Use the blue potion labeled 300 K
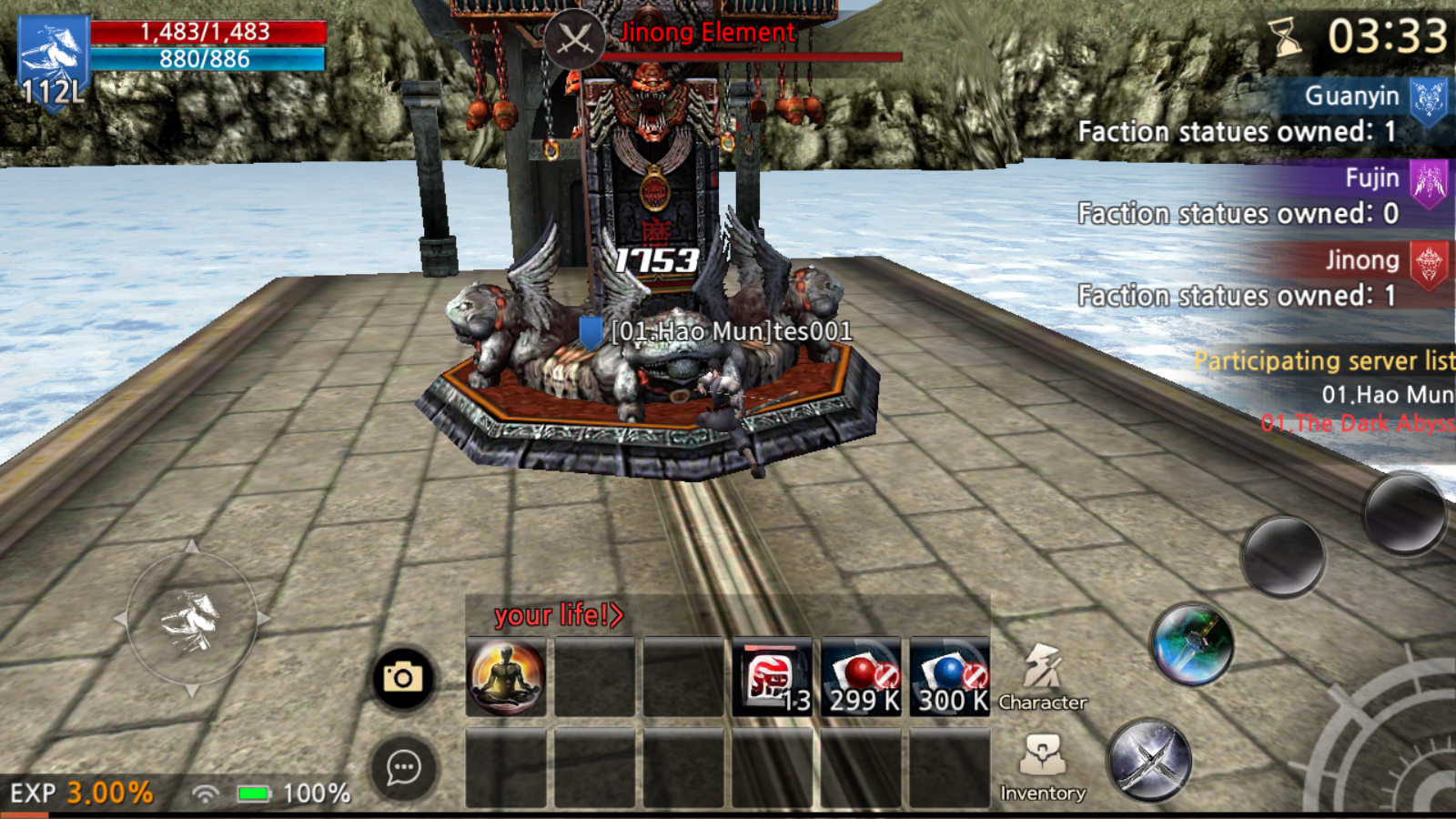1456x819 pixels. click(949, 677)
